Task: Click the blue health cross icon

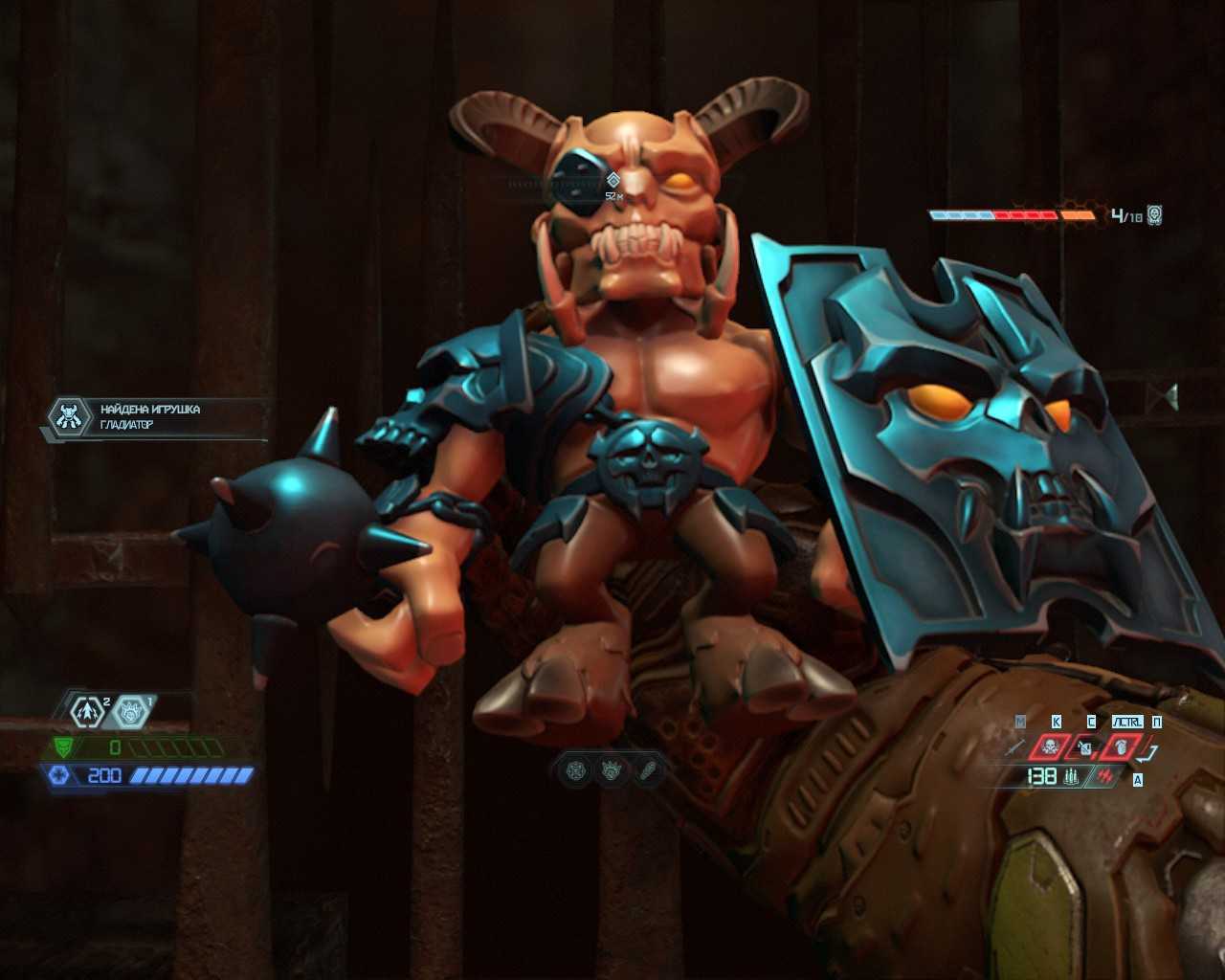Action: (59, 775)
